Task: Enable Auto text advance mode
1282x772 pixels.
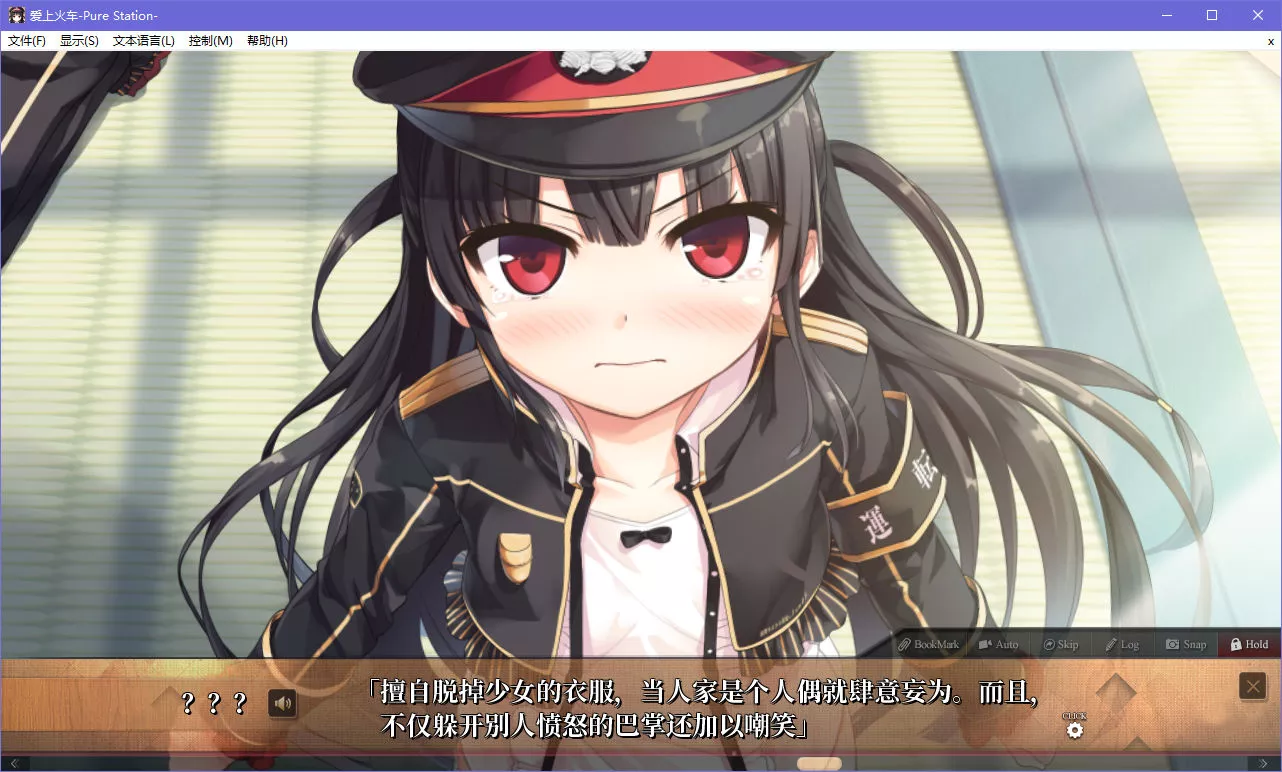Action: (998, 644)
